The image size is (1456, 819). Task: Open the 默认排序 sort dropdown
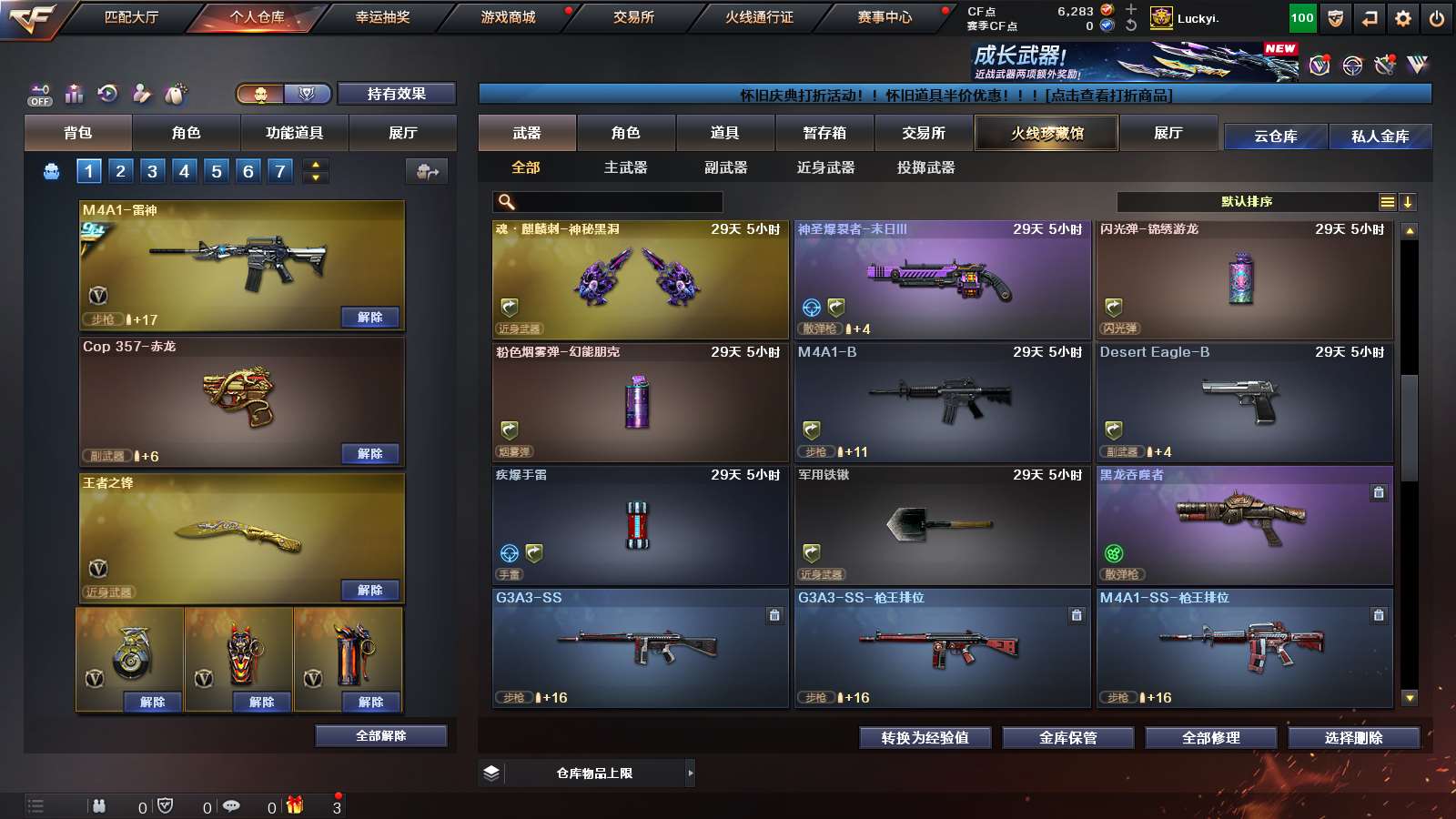[x=1247, y=202]
